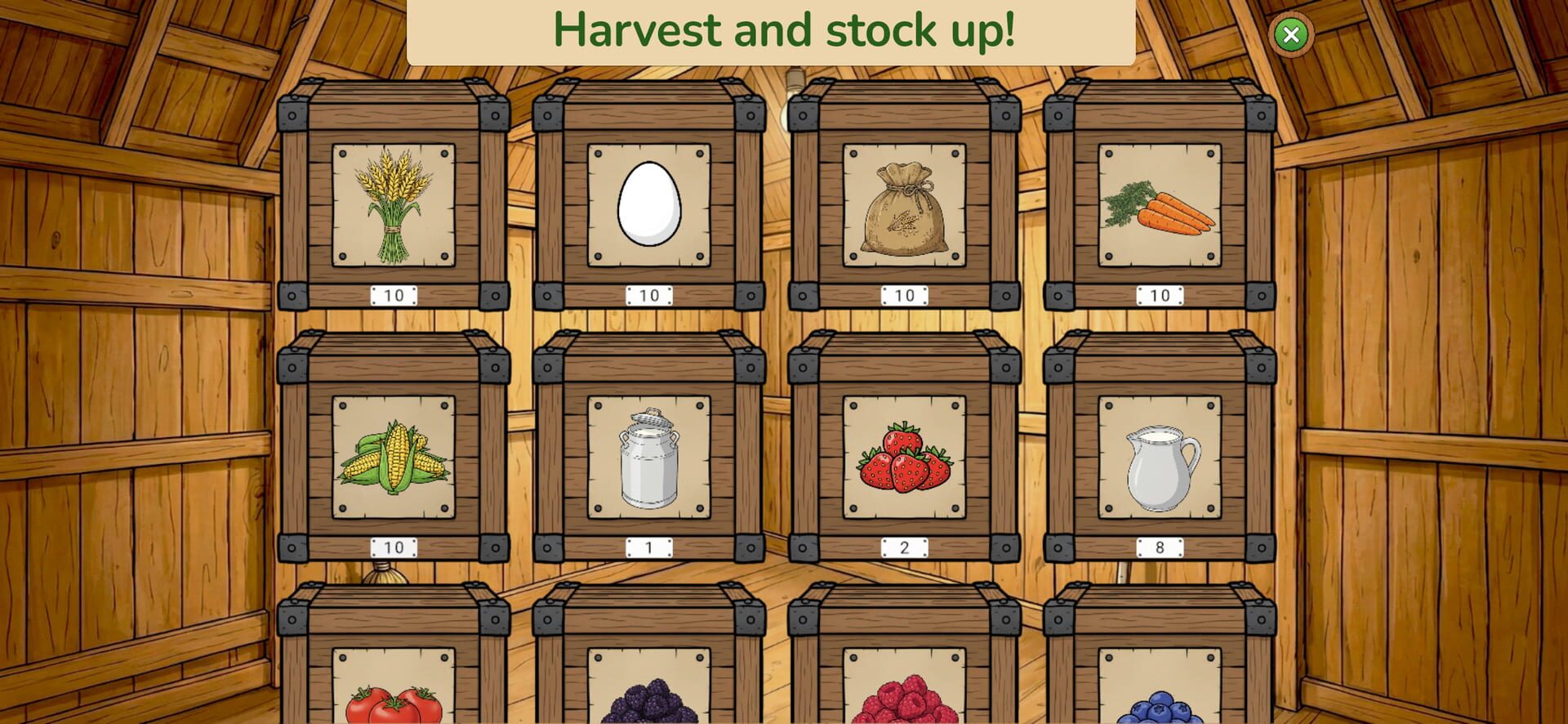Click the carrots quantity label showing 10
The width and height of the screenshot is (1568, 724).
1158,296
